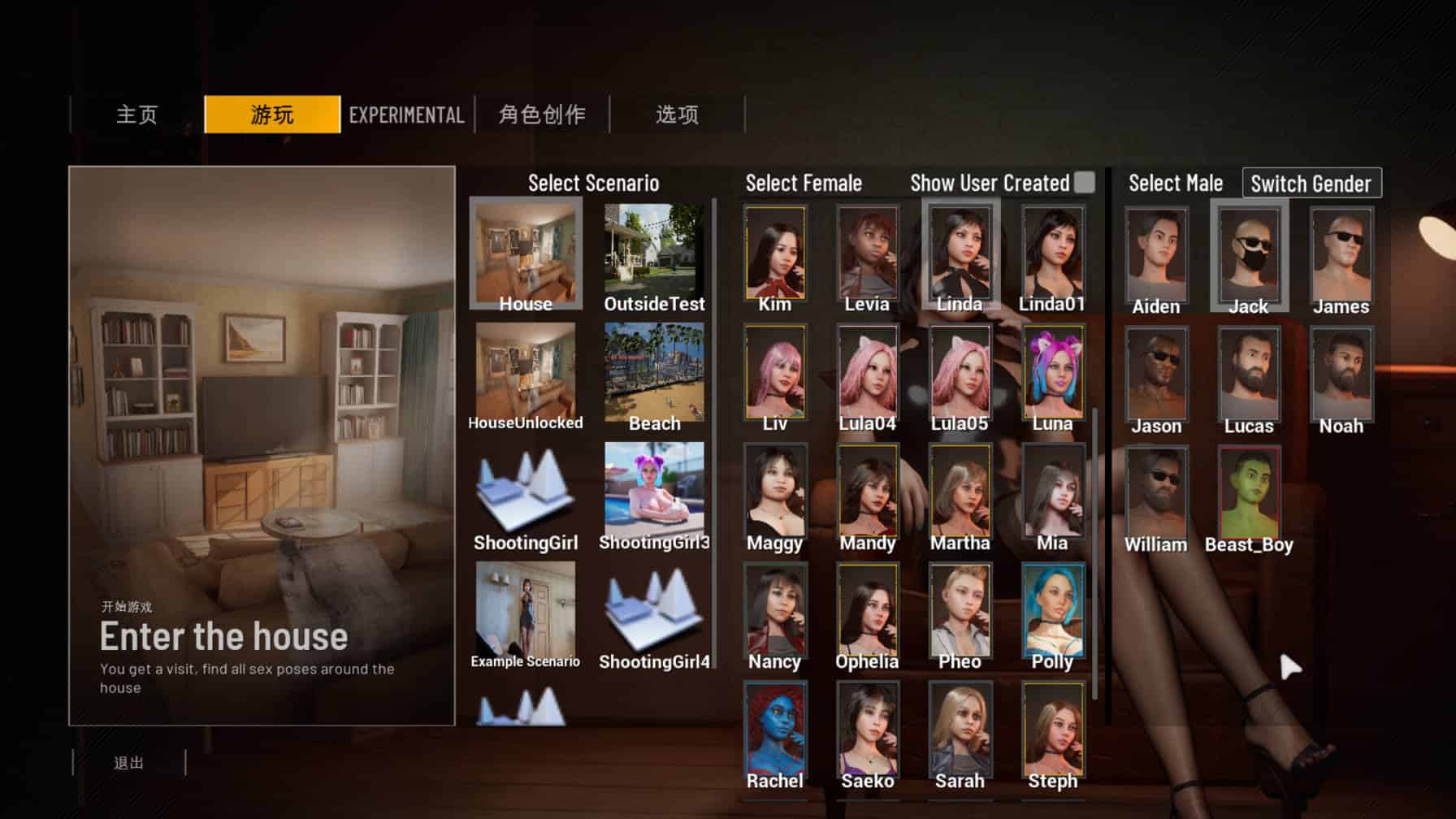Open the 选项 options tab
The width and height of the screenshot is (1456, 819).
[677, 115]
